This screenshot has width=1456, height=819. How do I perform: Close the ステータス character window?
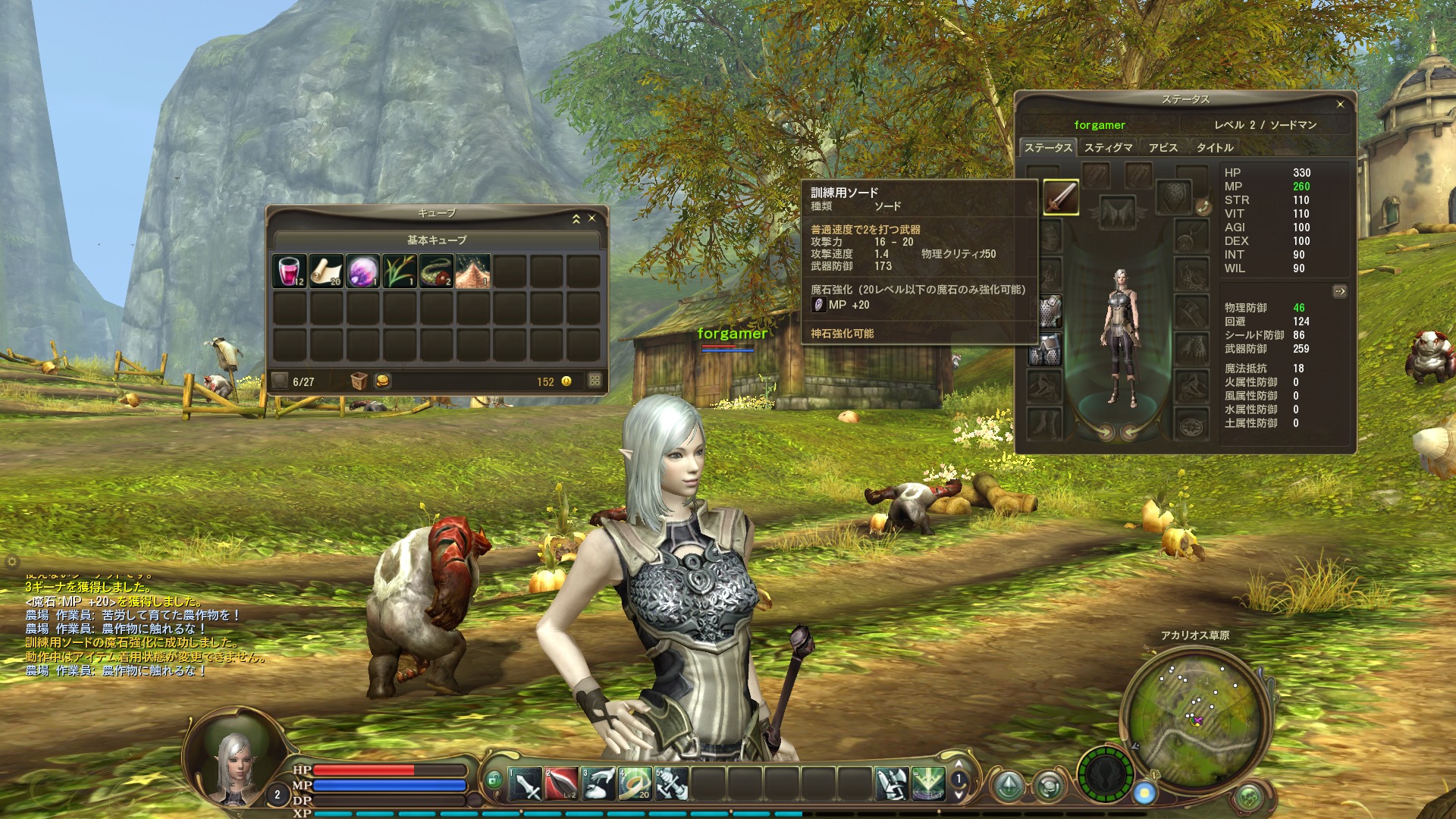(x=1340, y=104)
